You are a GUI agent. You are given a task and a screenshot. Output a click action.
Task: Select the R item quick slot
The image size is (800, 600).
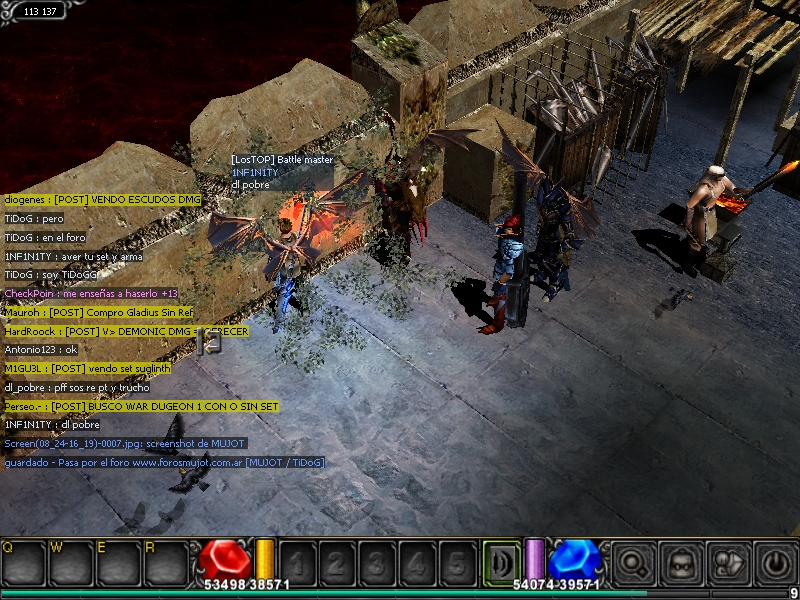[x=165, y=562]
